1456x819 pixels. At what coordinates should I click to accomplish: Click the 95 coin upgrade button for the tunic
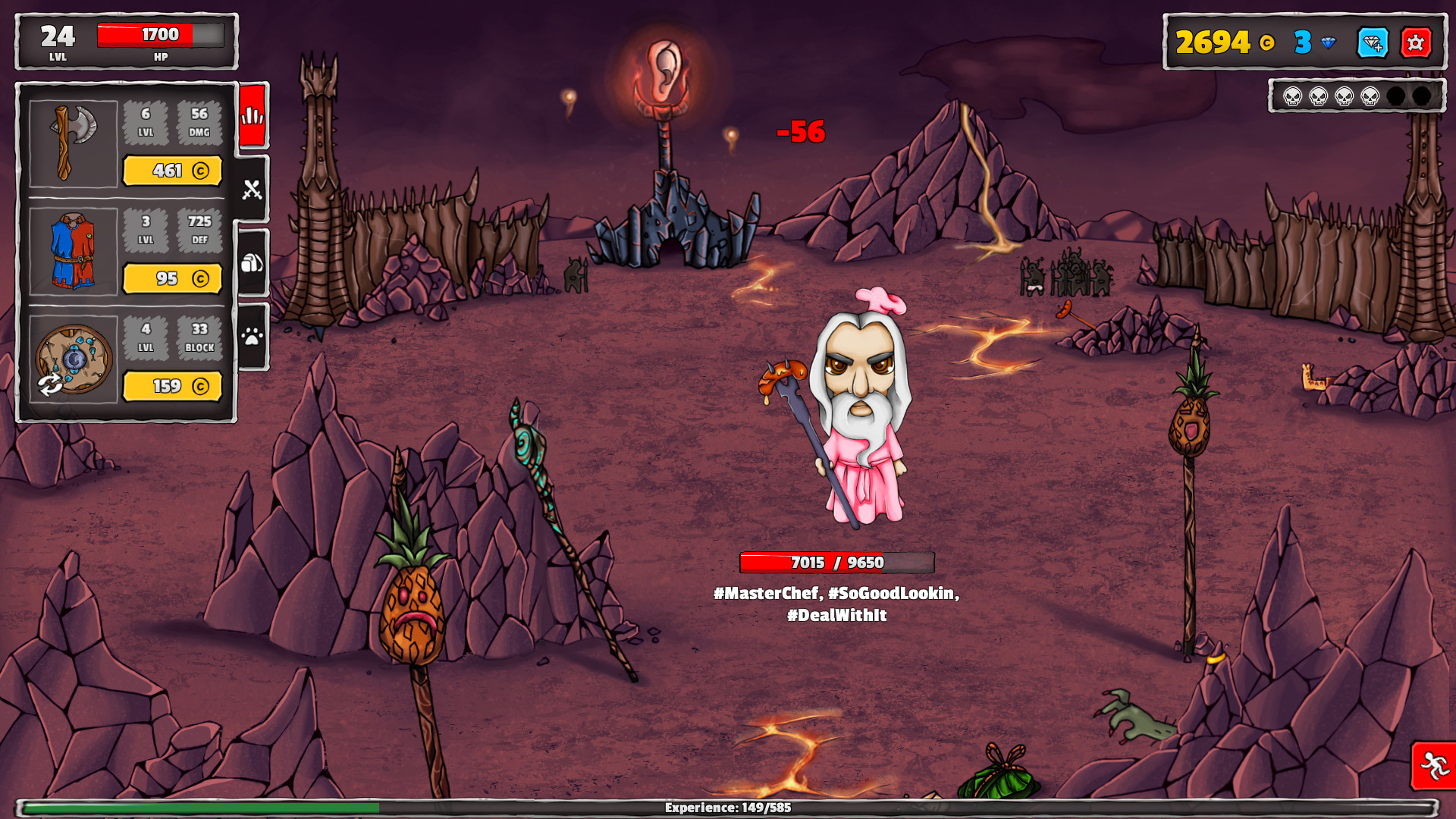click(x=172, y=279)
